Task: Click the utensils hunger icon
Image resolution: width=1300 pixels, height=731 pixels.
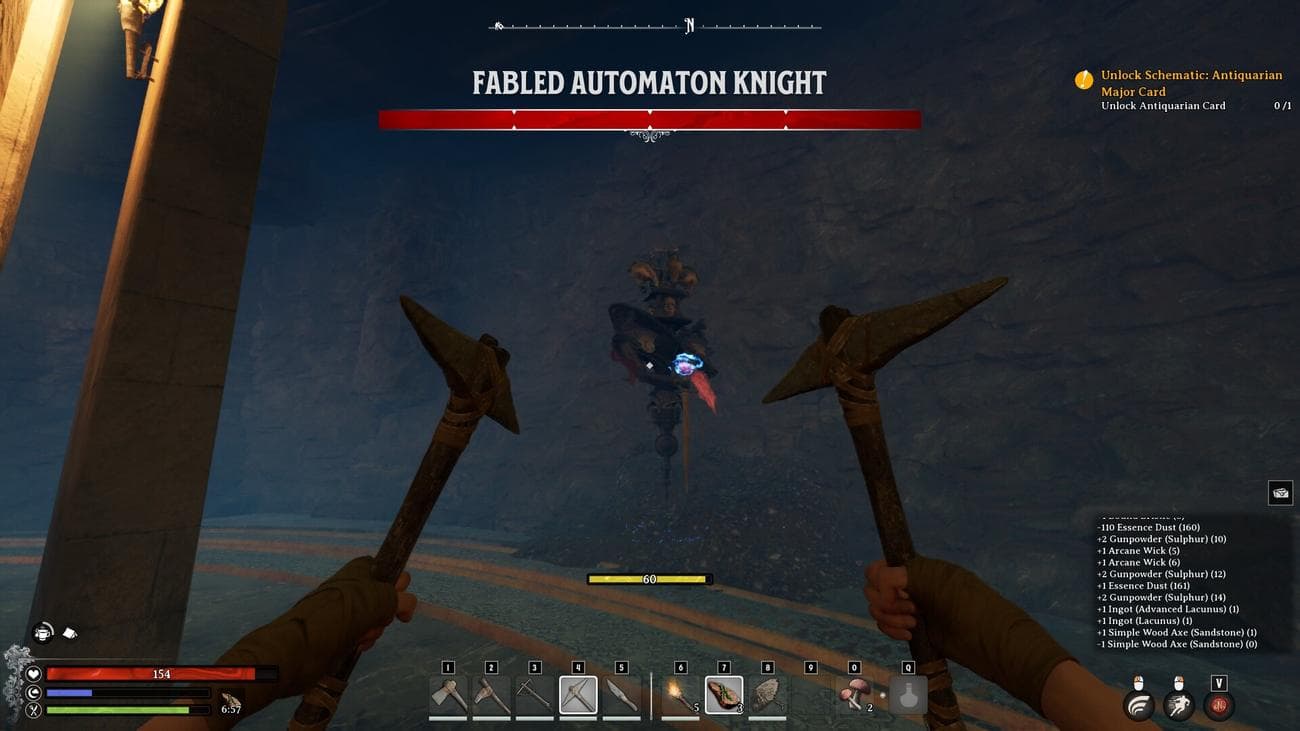Action: pos(34,710)
